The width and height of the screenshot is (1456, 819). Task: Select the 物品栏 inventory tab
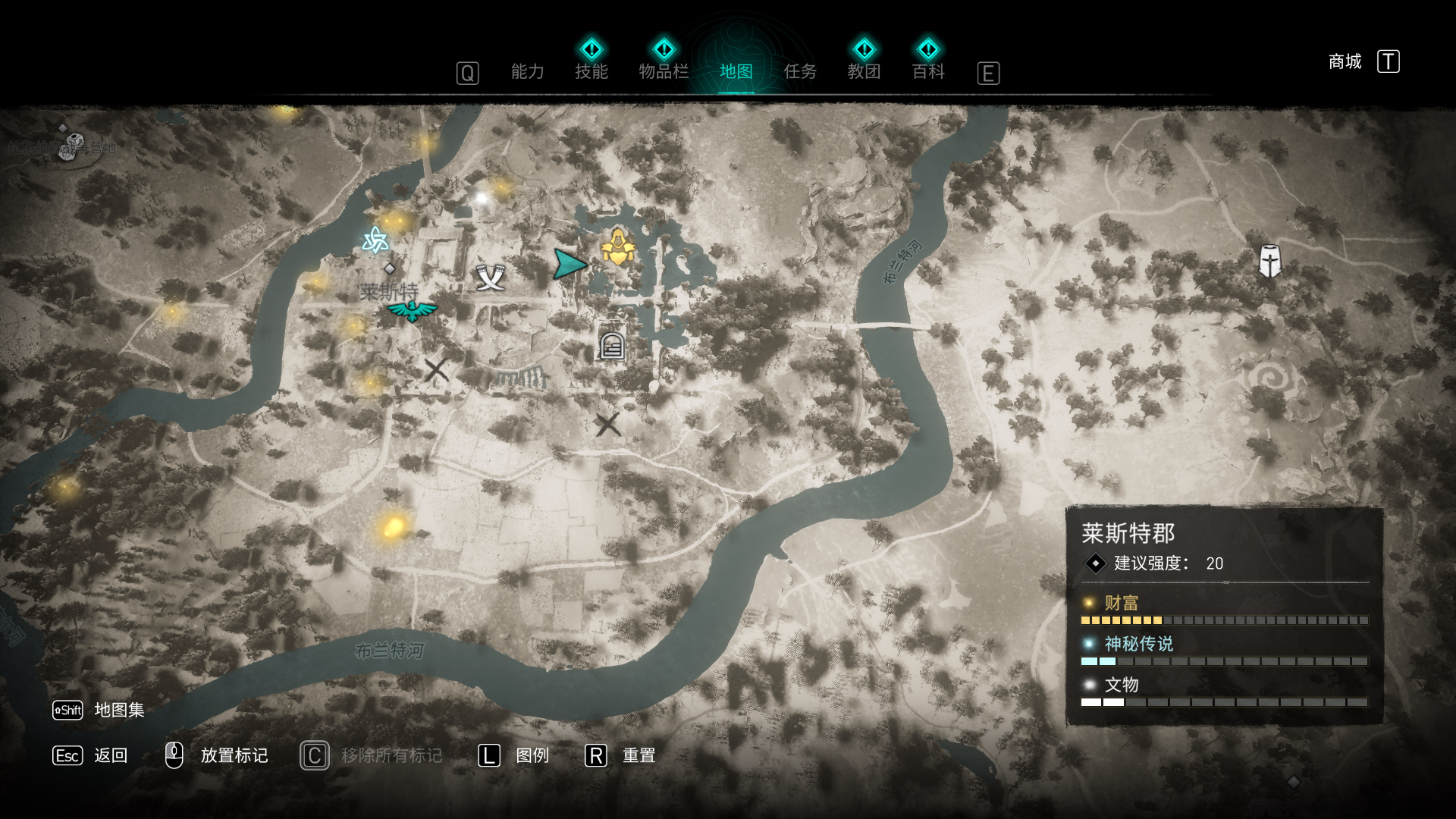click(x=664, y=72)
